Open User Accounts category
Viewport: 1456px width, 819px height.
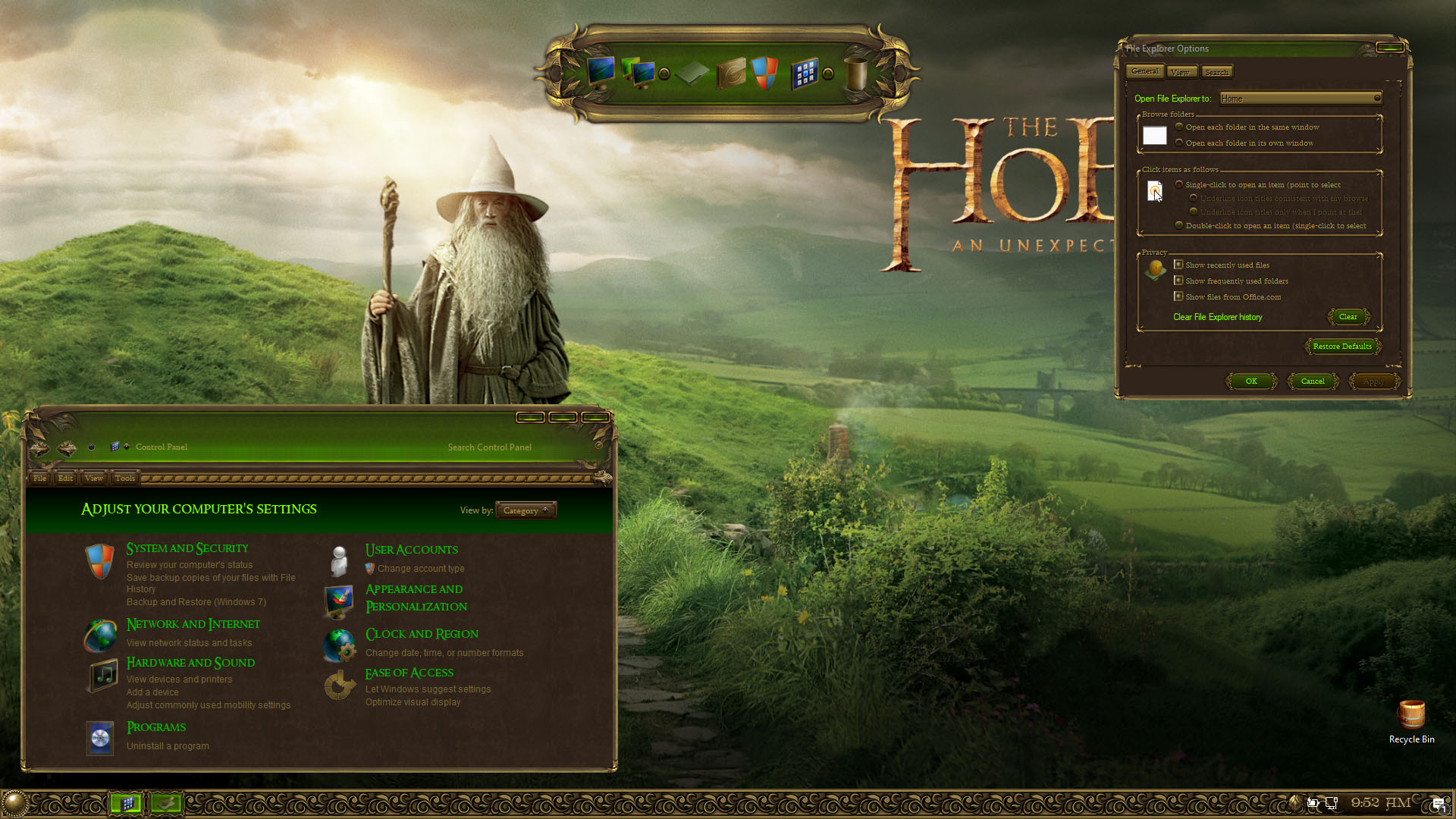click(411, 550)
